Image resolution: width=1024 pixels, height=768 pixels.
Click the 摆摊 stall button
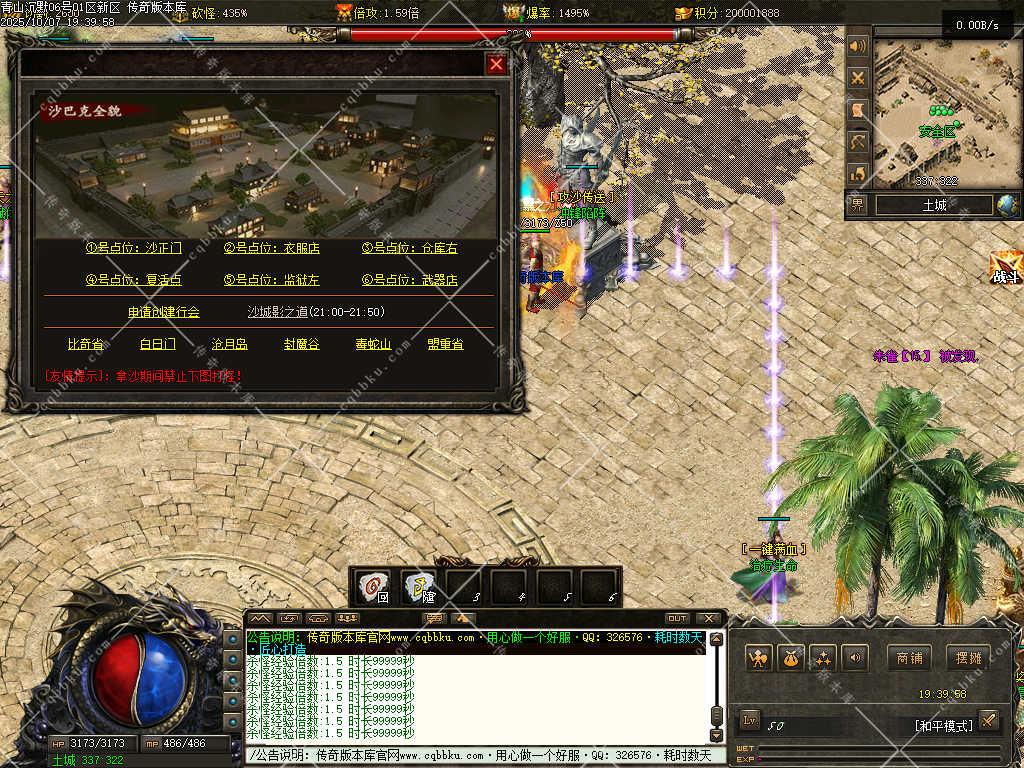coord(968,658)
